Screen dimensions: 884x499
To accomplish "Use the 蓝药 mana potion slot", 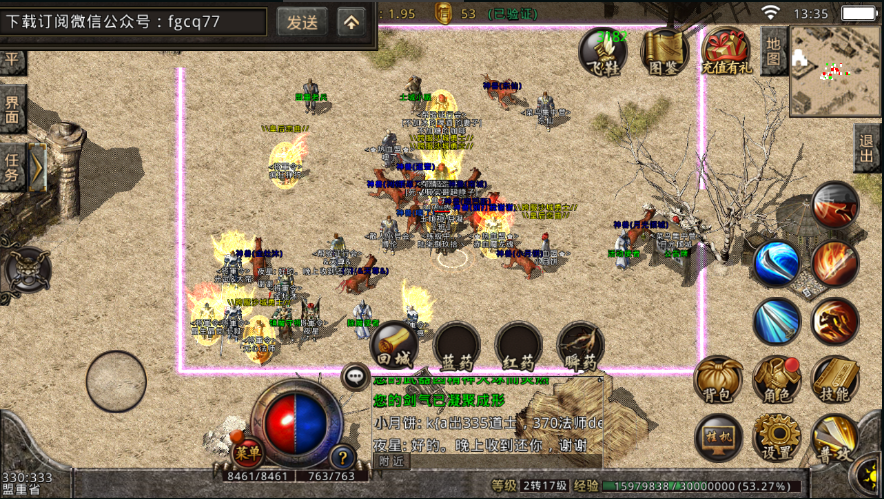I will (456, 346).
